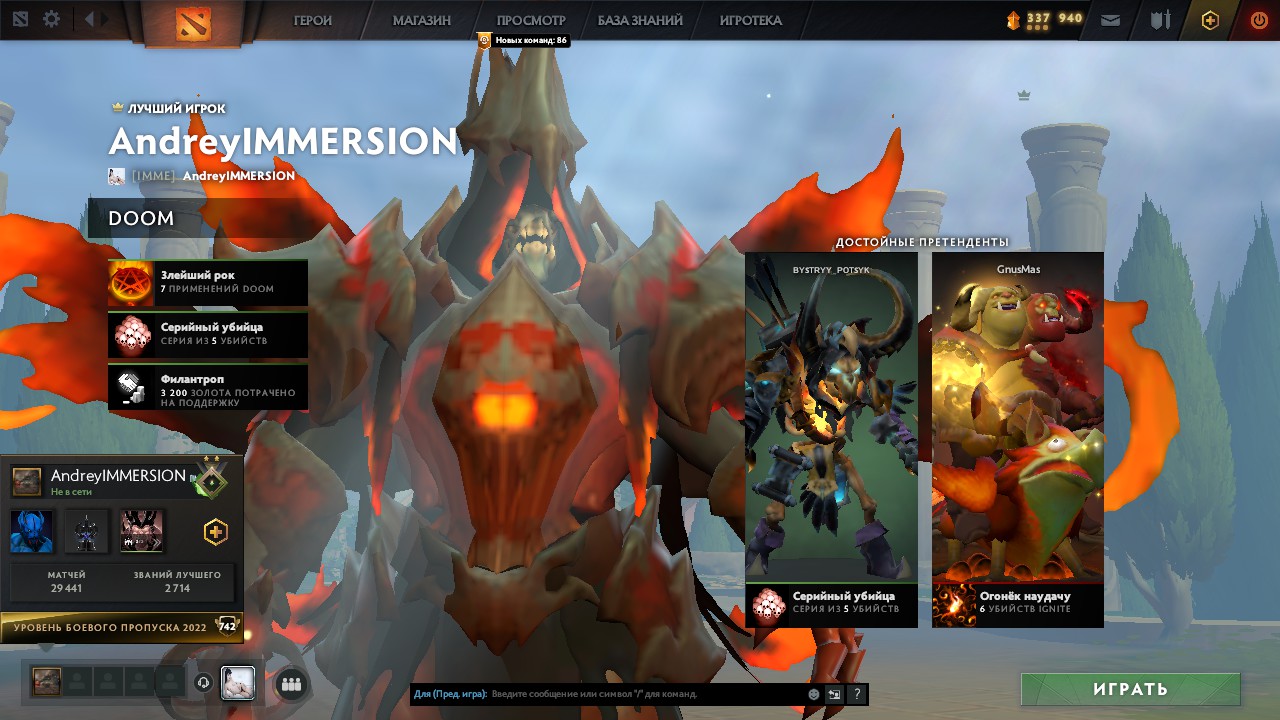
Task: Open the shield and sword armory icon
Action: [1160, 20]
